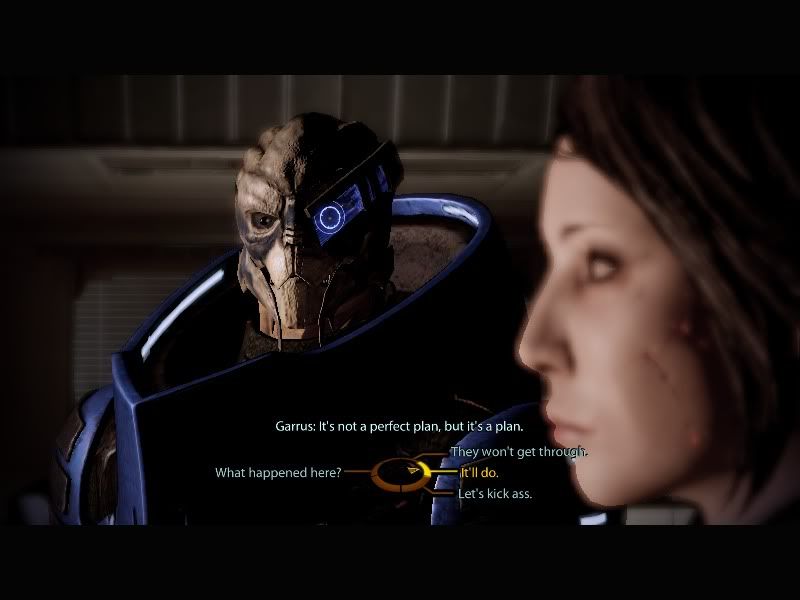Pick the "Let's kick ass." response
This screenshot has width=800, height=600.
click(x=495, y=493)
